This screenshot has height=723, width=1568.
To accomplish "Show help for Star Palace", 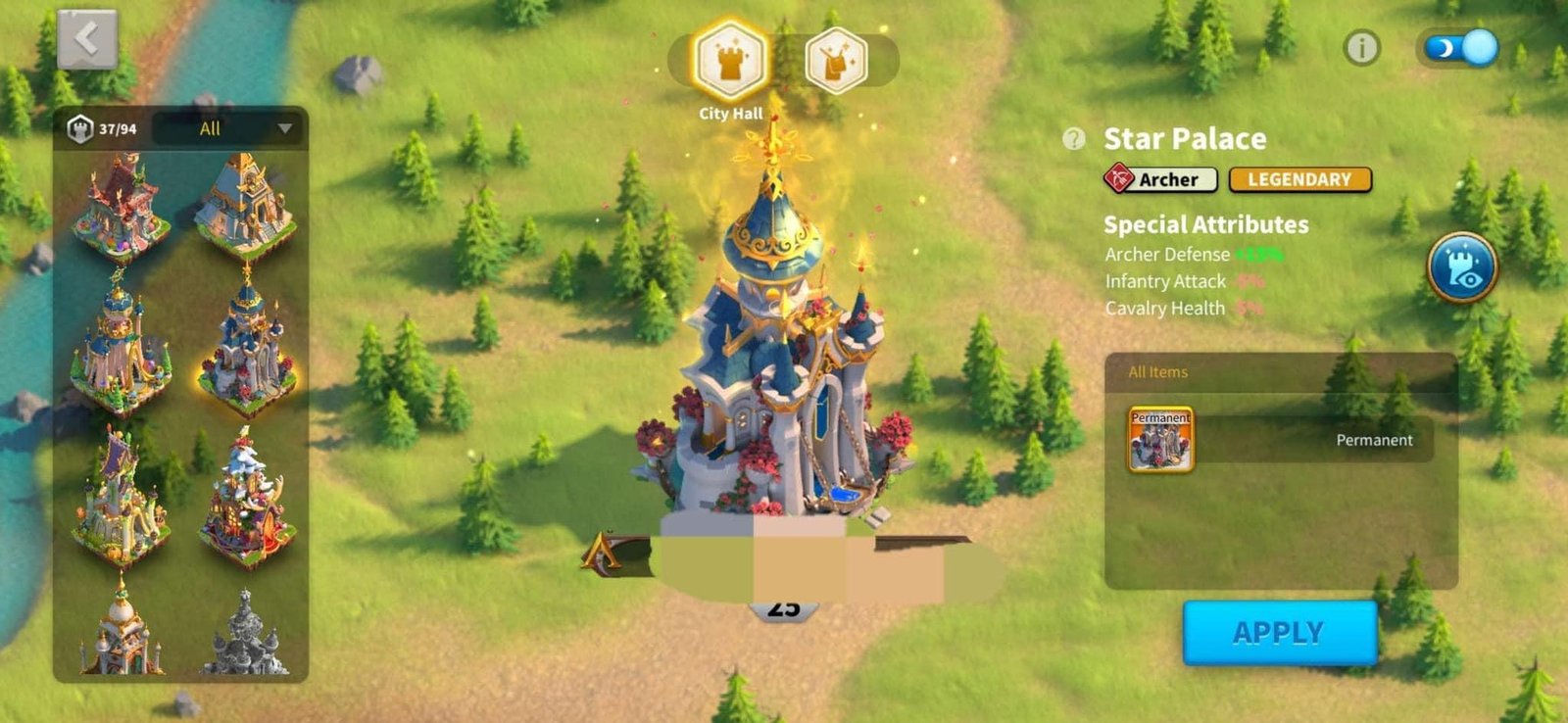I will point(1074,139).
